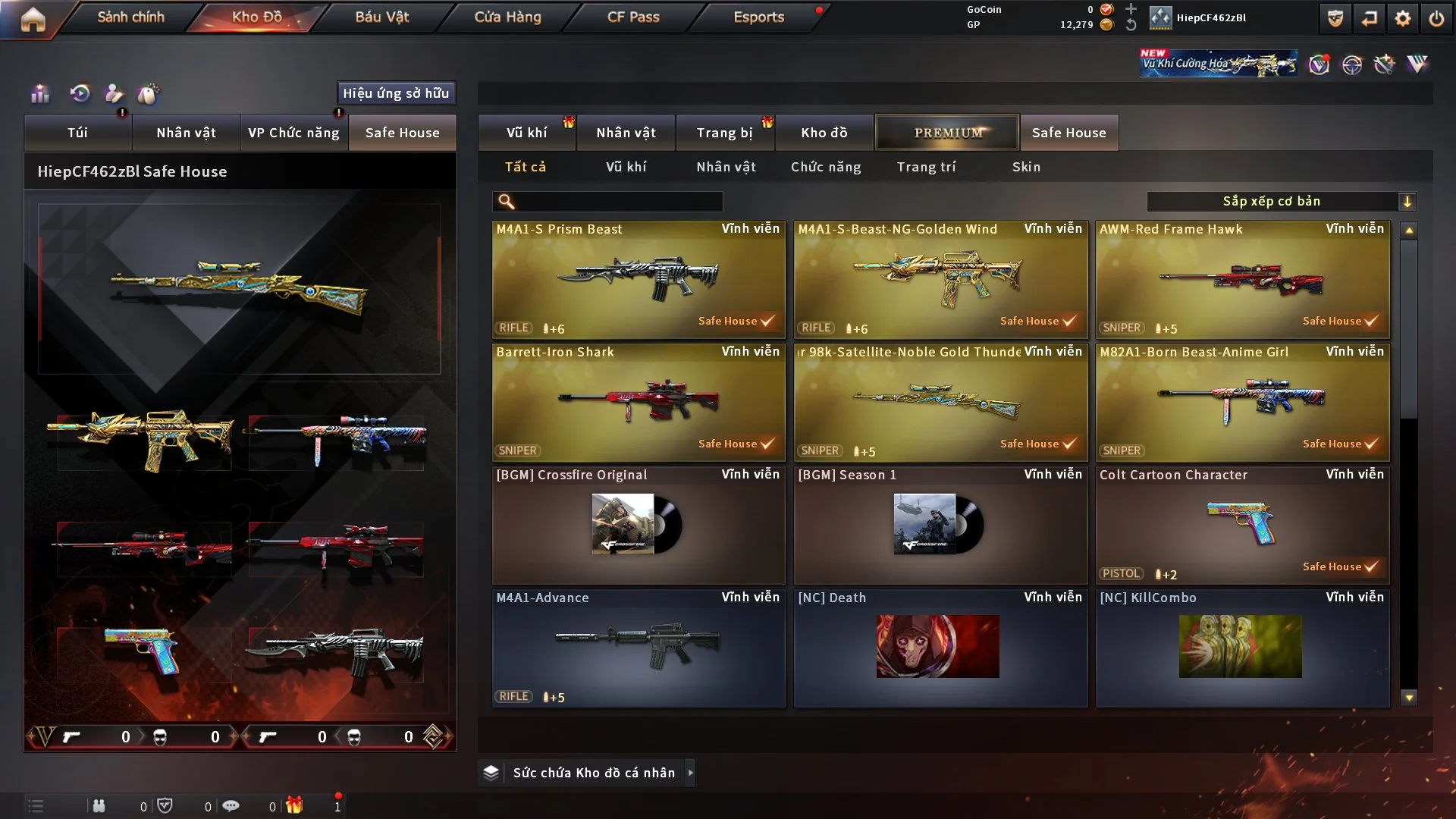
Task: Choose the AWM-Red Frame Hawk sniper
Action: tap(1242, 279)
